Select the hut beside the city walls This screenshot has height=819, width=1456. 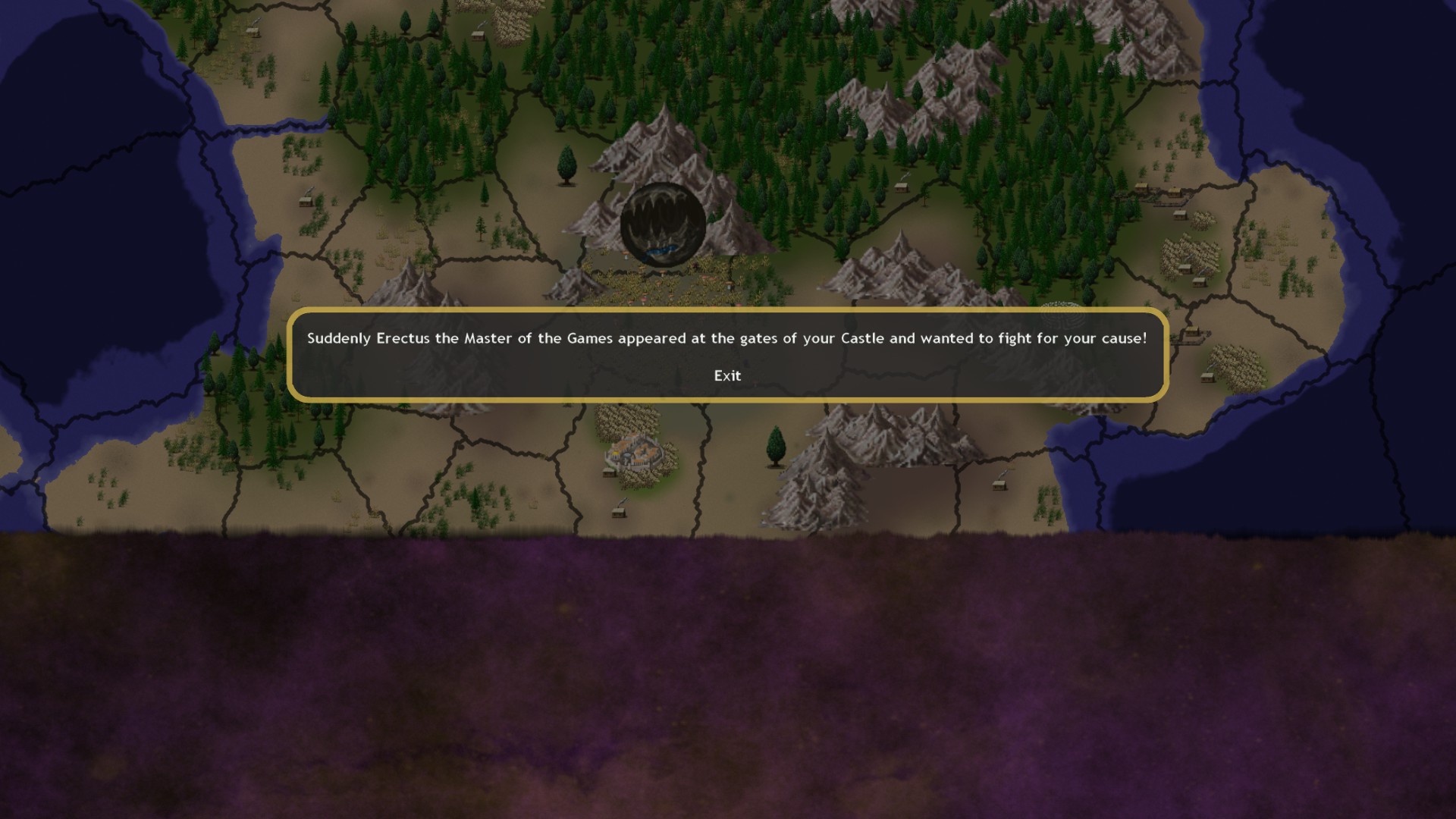tap(608, 473)
